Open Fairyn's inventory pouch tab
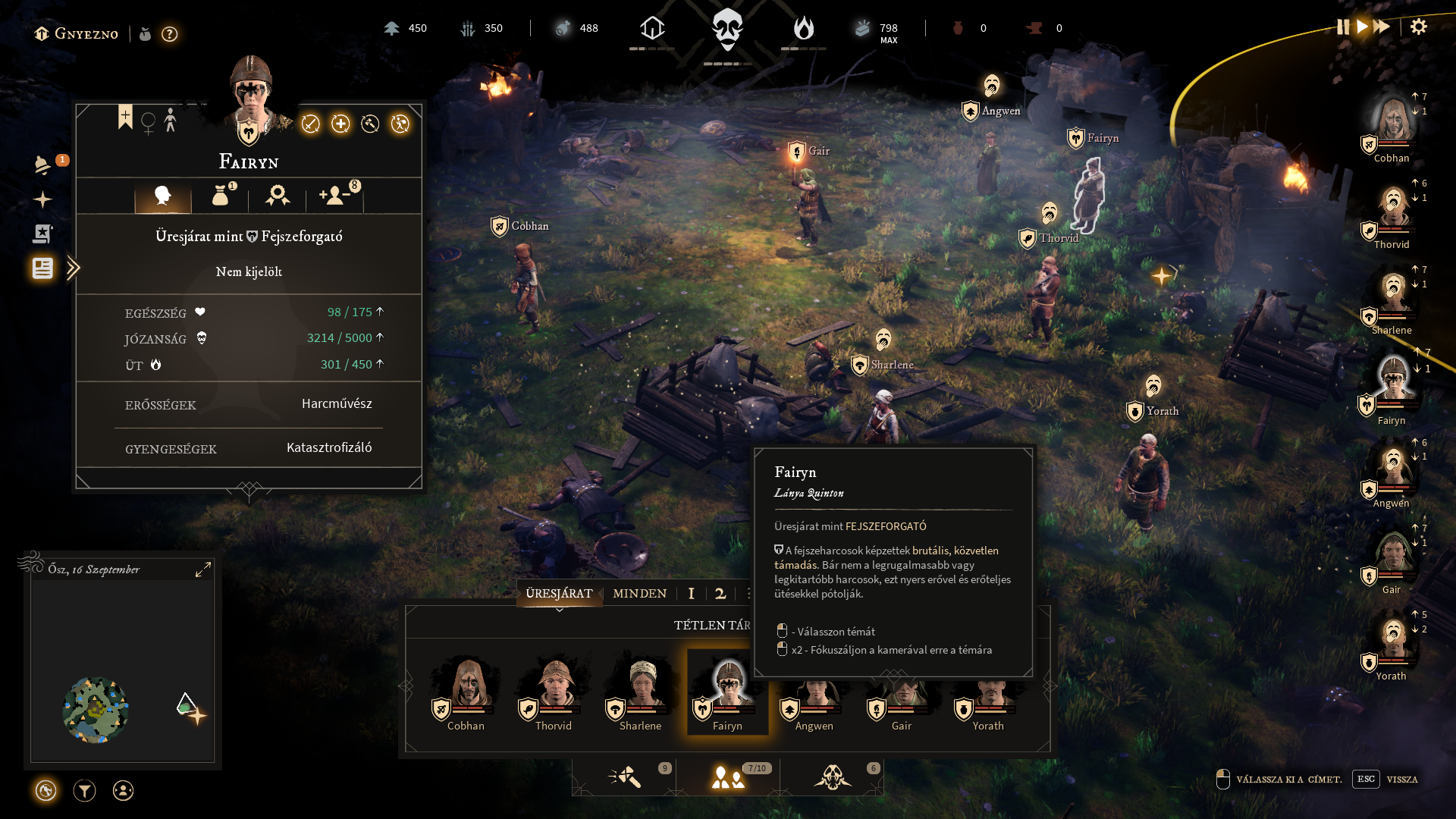This screenshot has width=1456, height=819. tap(221, 196)
